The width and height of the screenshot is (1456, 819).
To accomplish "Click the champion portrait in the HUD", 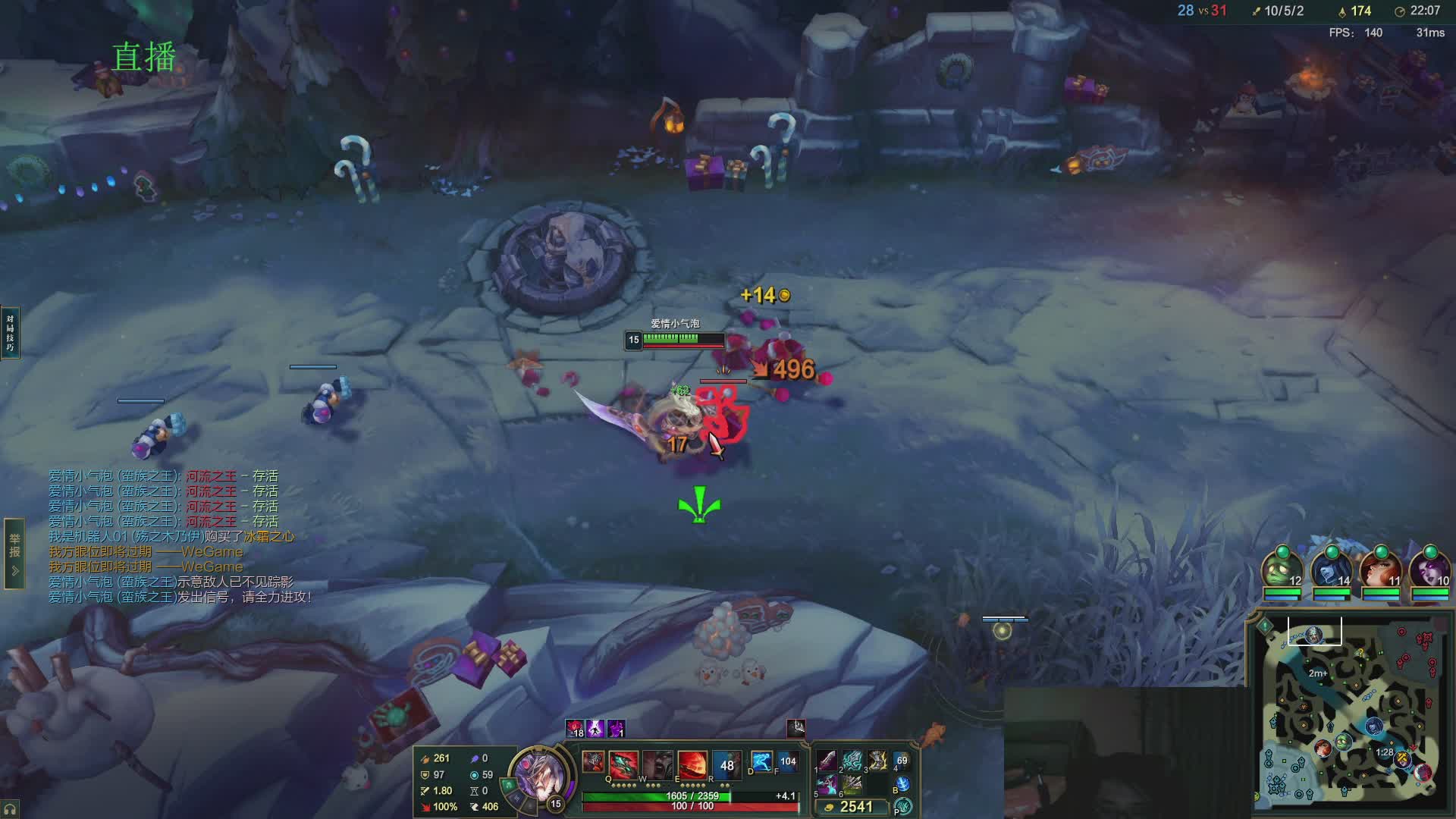I will click(538, 773).
